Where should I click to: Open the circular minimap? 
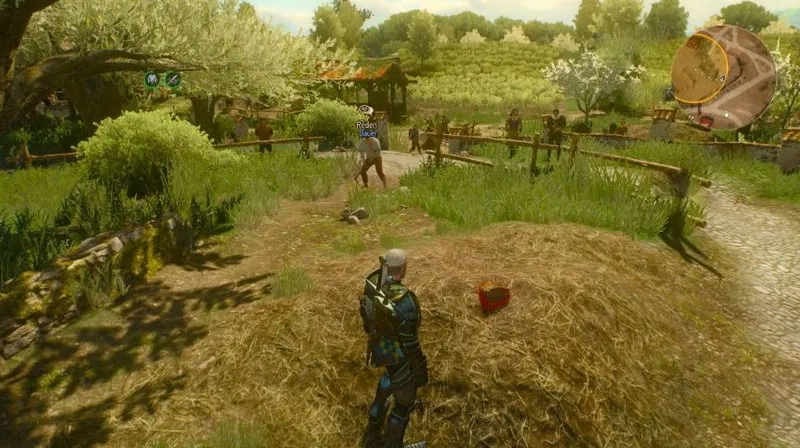tap(723, 77)
